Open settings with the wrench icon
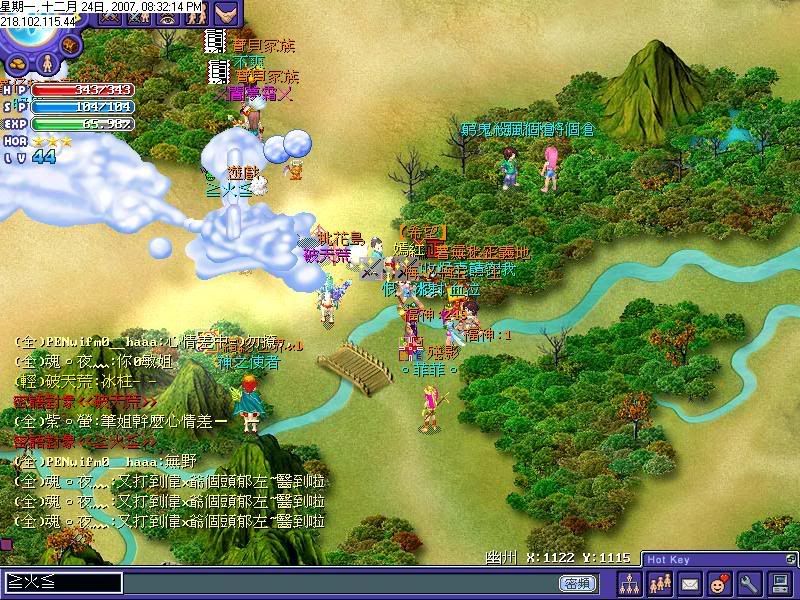This screenshot has width=800, height=600. (748, 582)
